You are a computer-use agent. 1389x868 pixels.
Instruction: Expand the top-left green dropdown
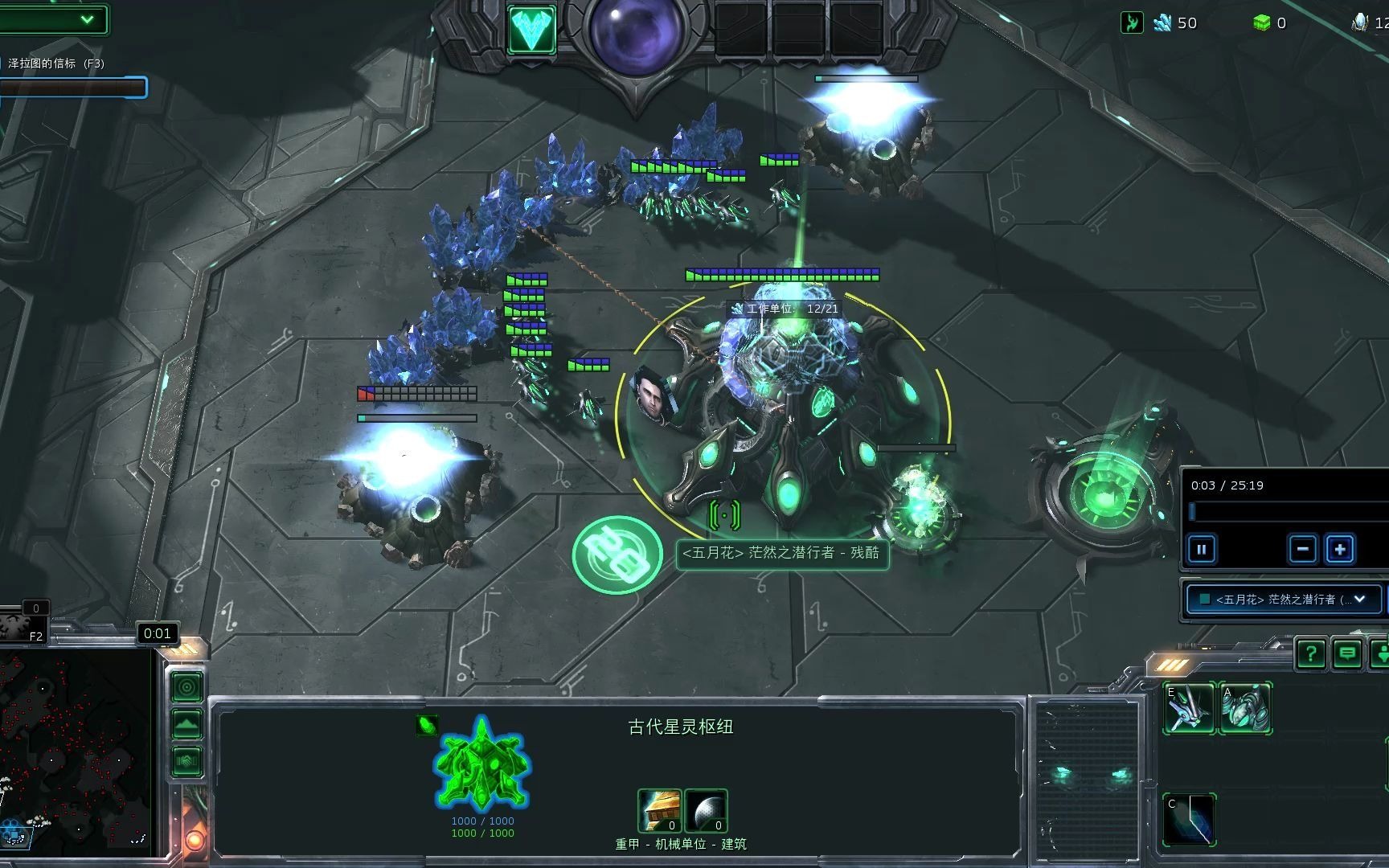87,19
